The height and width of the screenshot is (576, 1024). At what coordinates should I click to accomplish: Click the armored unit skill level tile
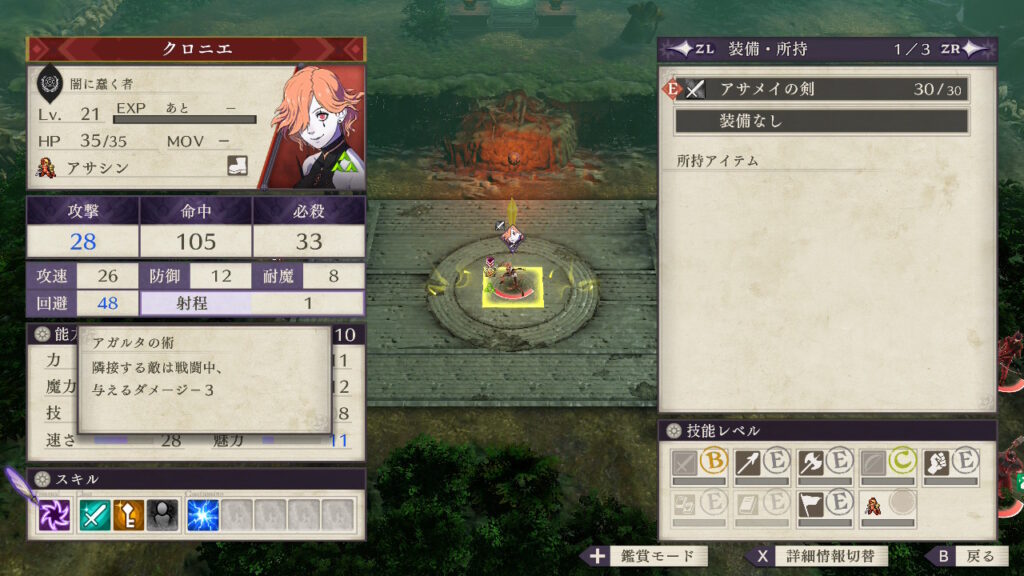[886, 505]
